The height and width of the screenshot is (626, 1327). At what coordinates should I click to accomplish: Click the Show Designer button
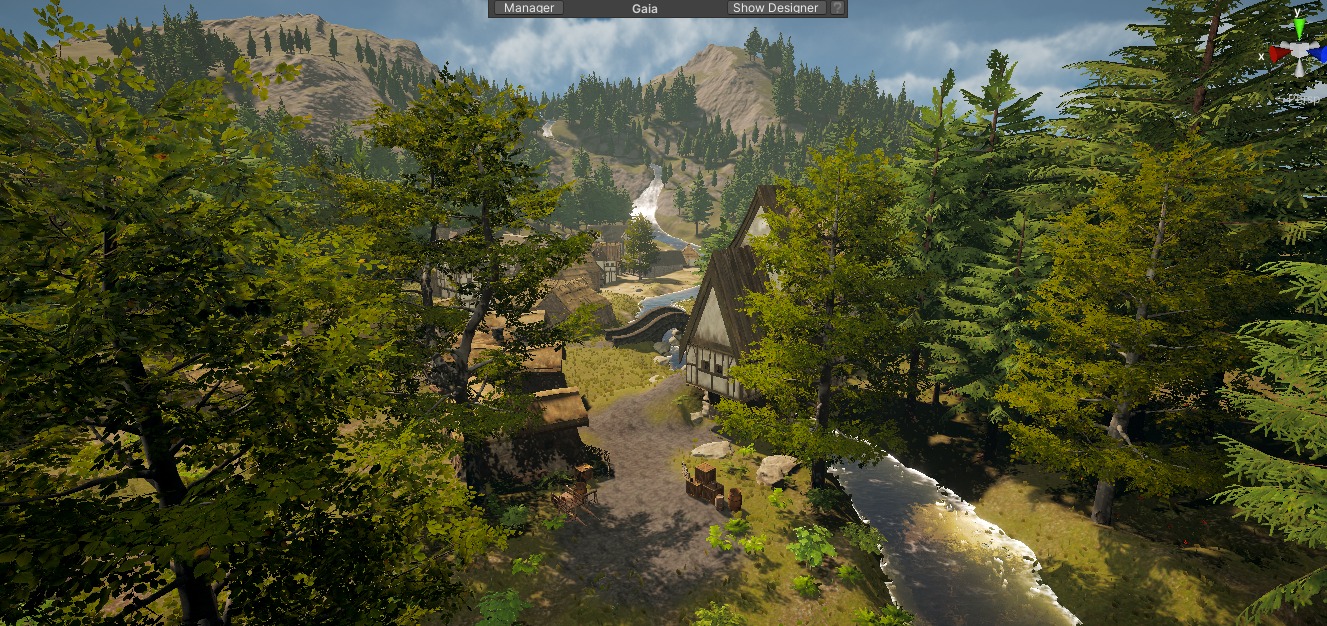pos(776,8)
